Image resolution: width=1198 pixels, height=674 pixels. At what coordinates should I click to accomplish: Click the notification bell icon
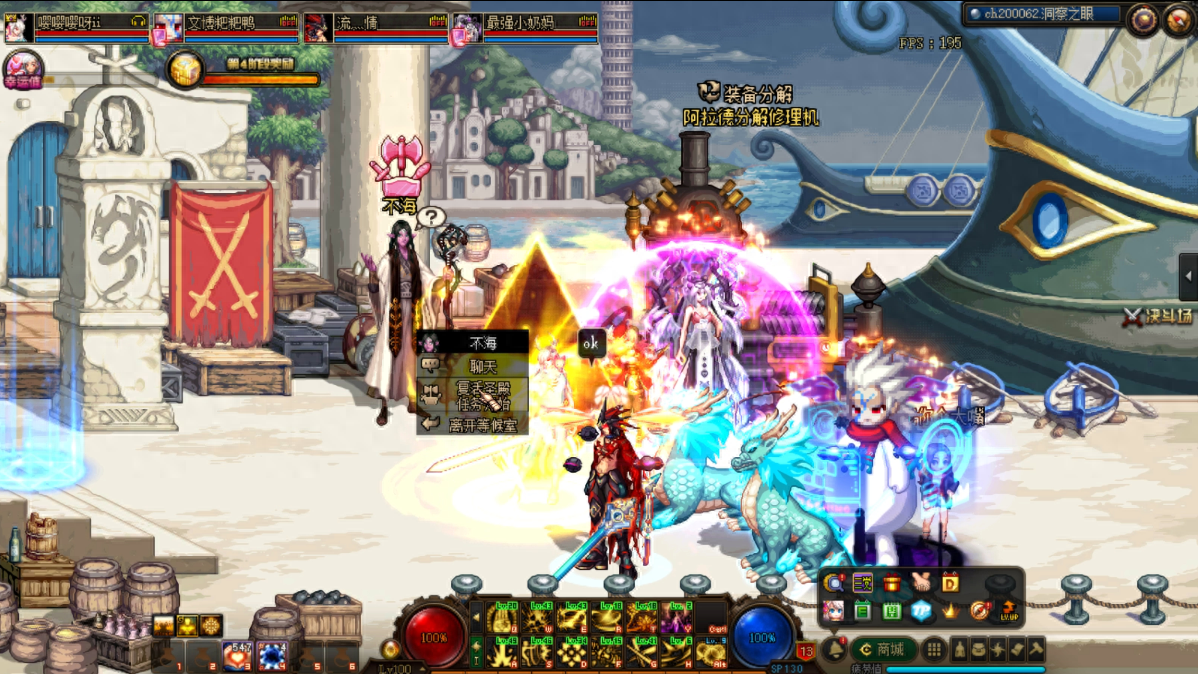[835, 649]
